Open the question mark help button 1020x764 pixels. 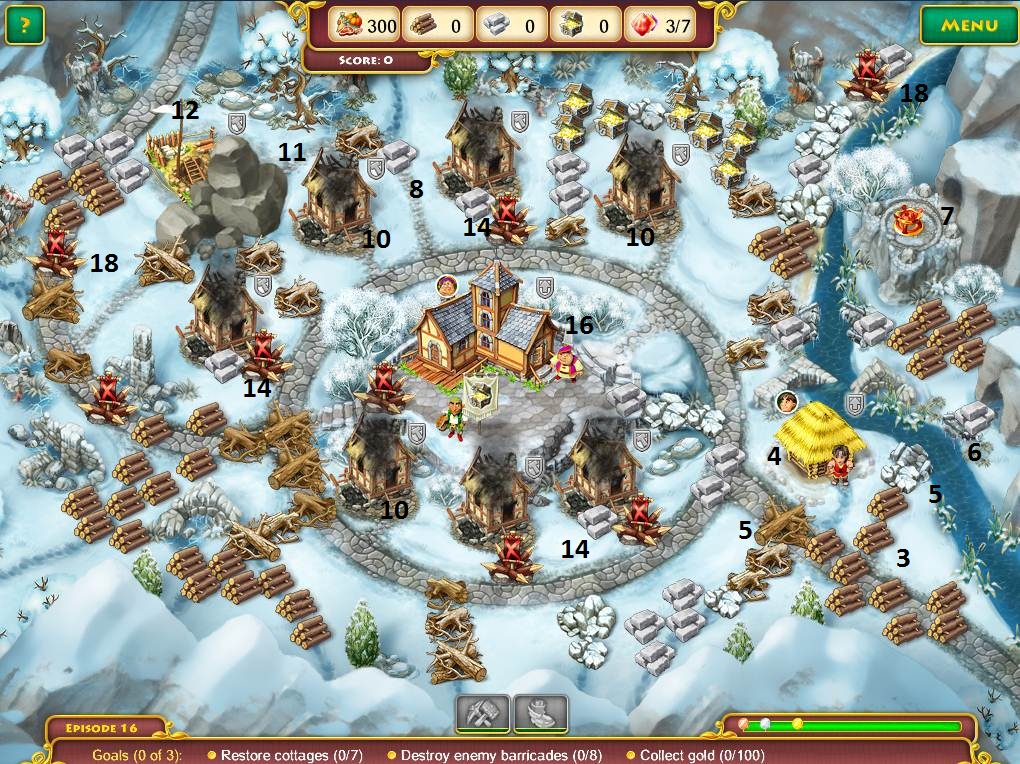pyautogui.click(x=24, y=25)
